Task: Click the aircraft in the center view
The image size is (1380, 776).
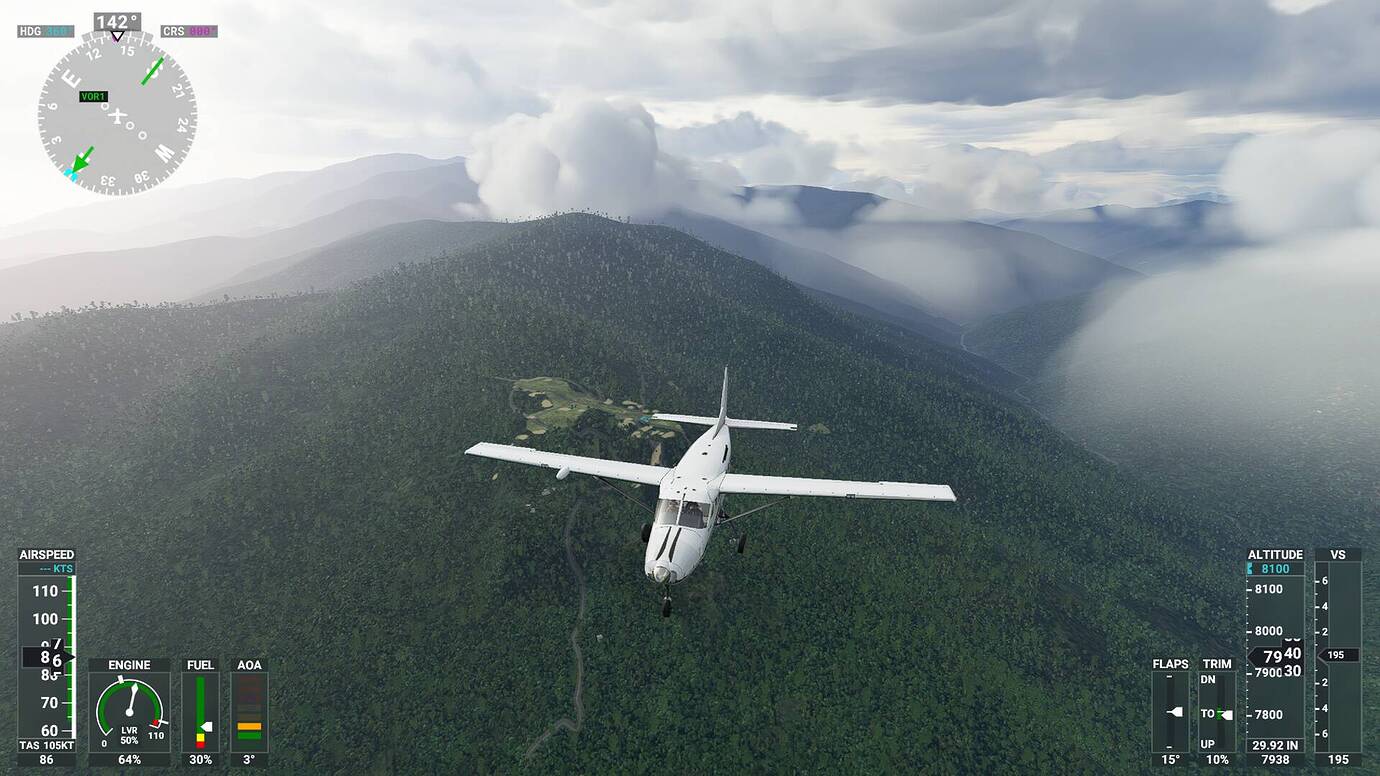Action: (690, 500)
